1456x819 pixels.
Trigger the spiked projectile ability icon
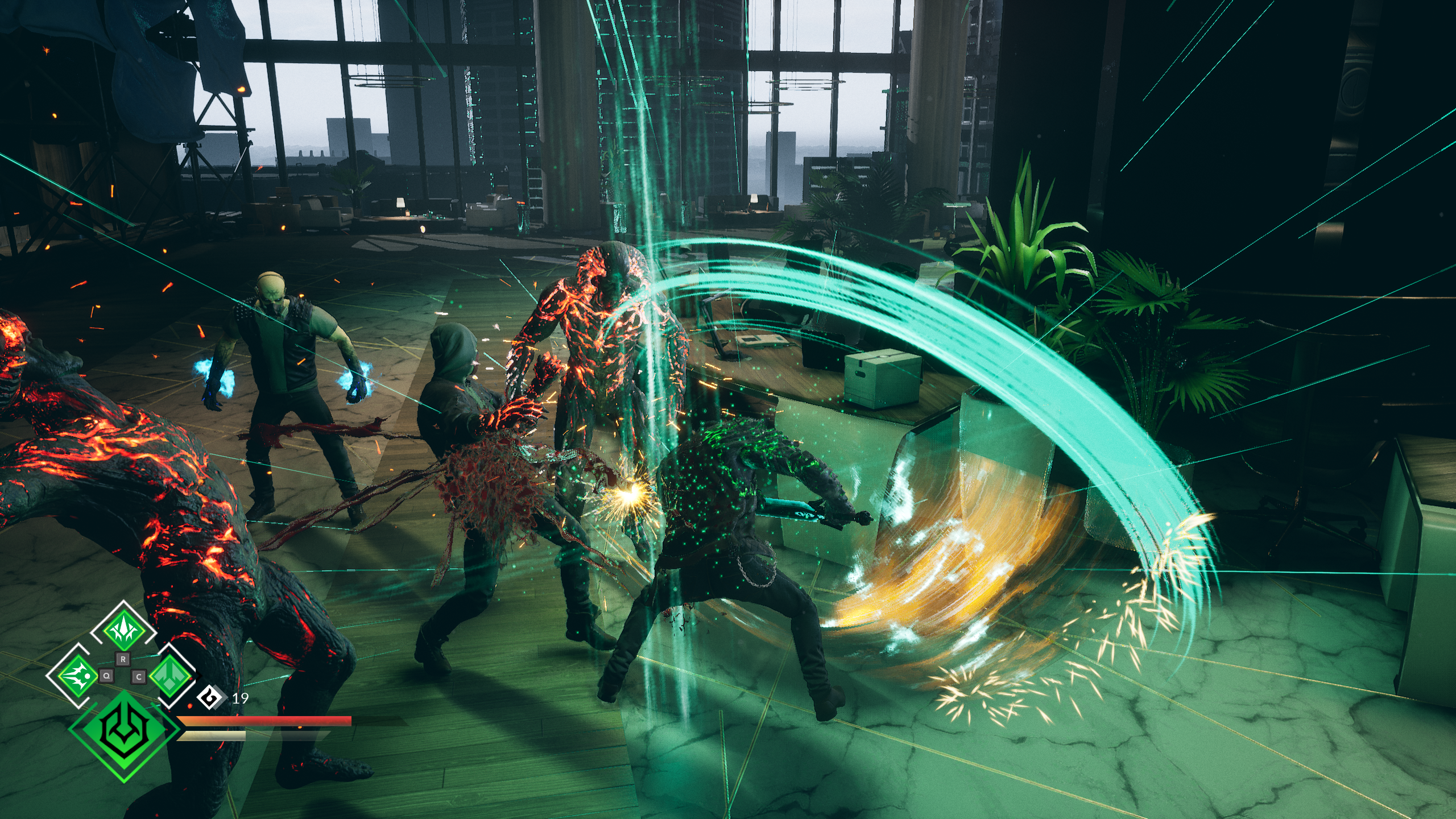pos(78,676)
